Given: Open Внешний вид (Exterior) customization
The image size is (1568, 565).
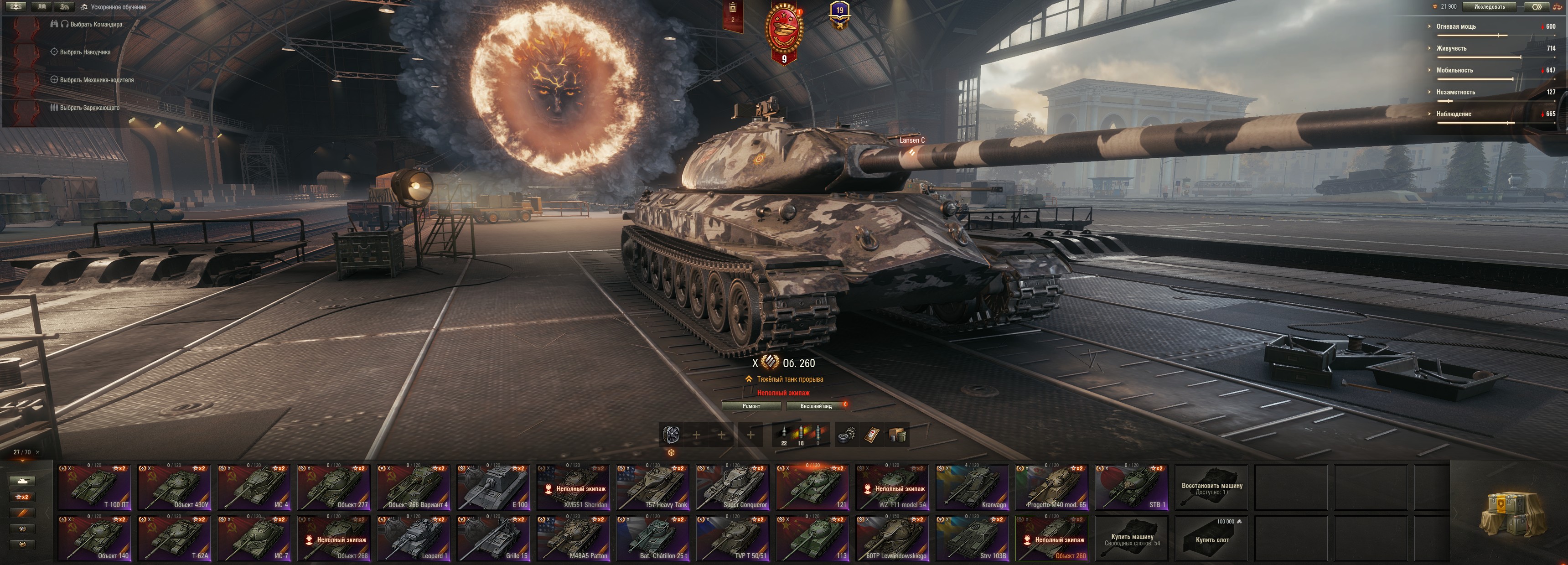Looking at the screenshot, I should [x=816, y=406].
